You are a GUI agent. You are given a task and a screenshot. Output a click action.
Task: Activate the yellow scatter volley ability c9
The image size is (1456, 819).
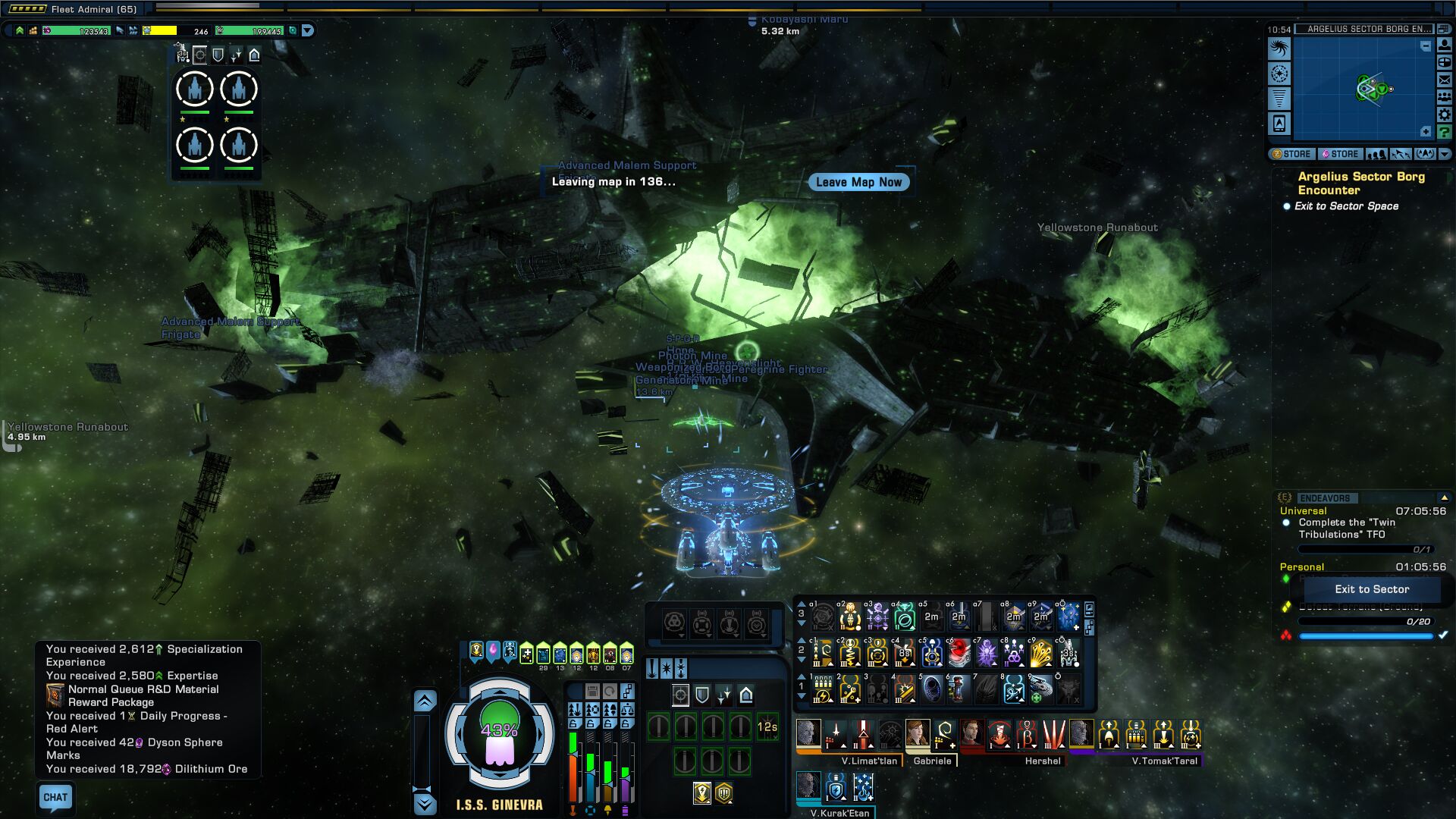[1041, 653]
